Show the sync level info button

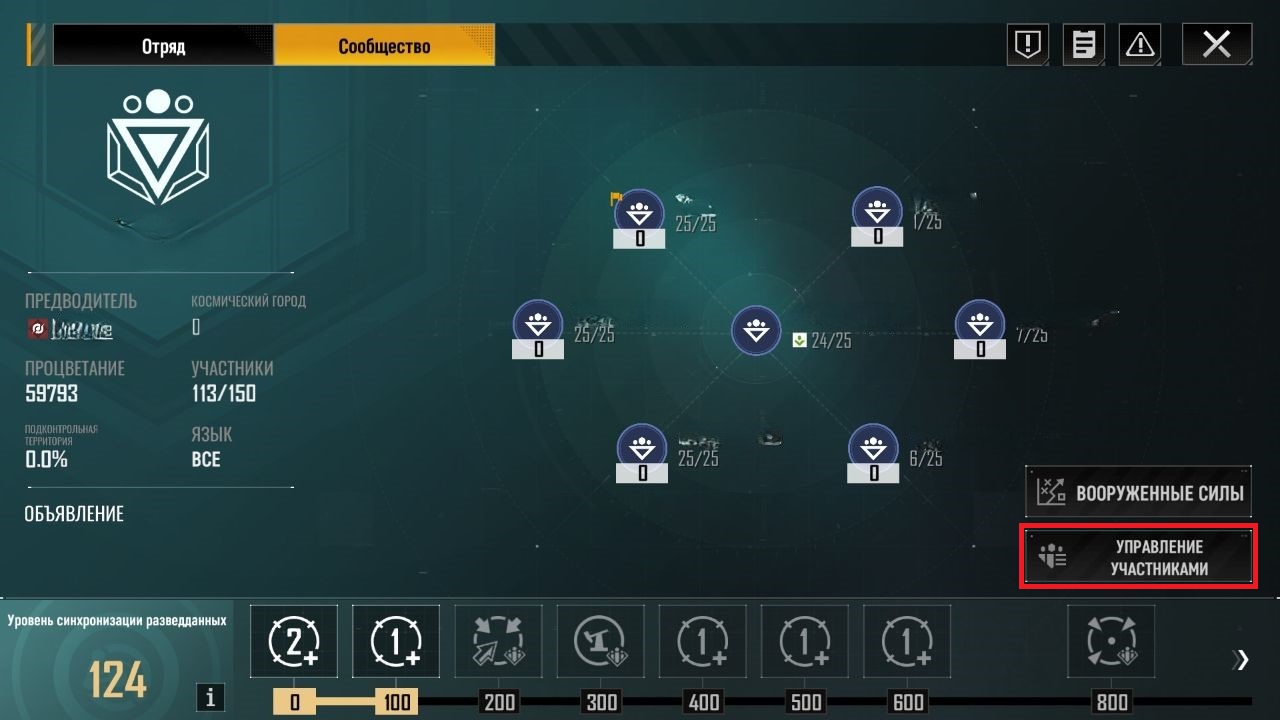click(x=210, y=697)
